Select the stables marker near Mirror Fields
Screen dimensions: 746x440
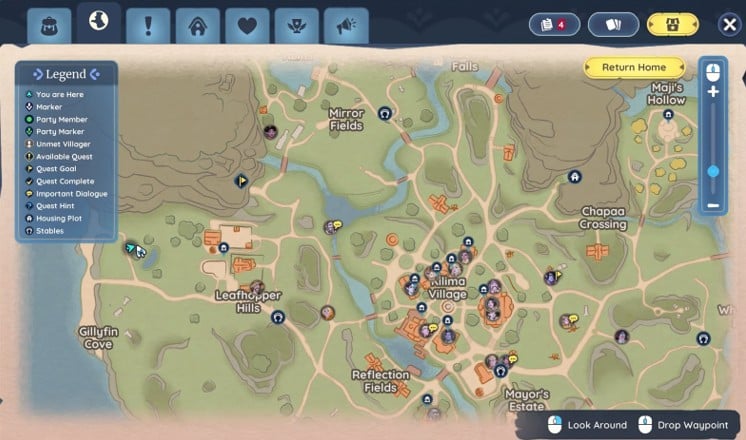(385, 114)
